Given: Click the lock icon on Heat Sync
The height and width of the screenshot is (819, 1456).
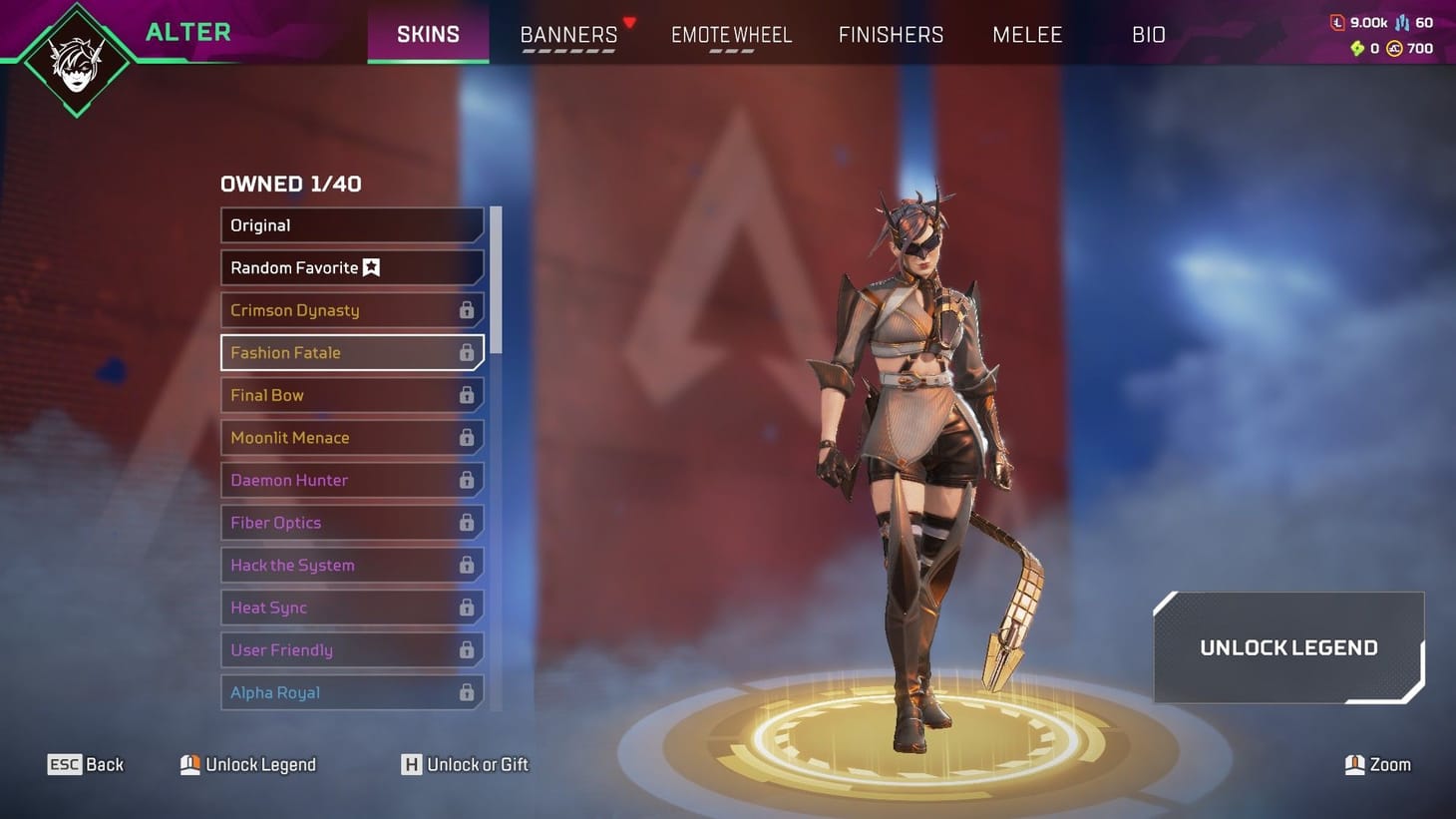Looking at the screenshot, I should pyautogui.click(x=466, y=608).
